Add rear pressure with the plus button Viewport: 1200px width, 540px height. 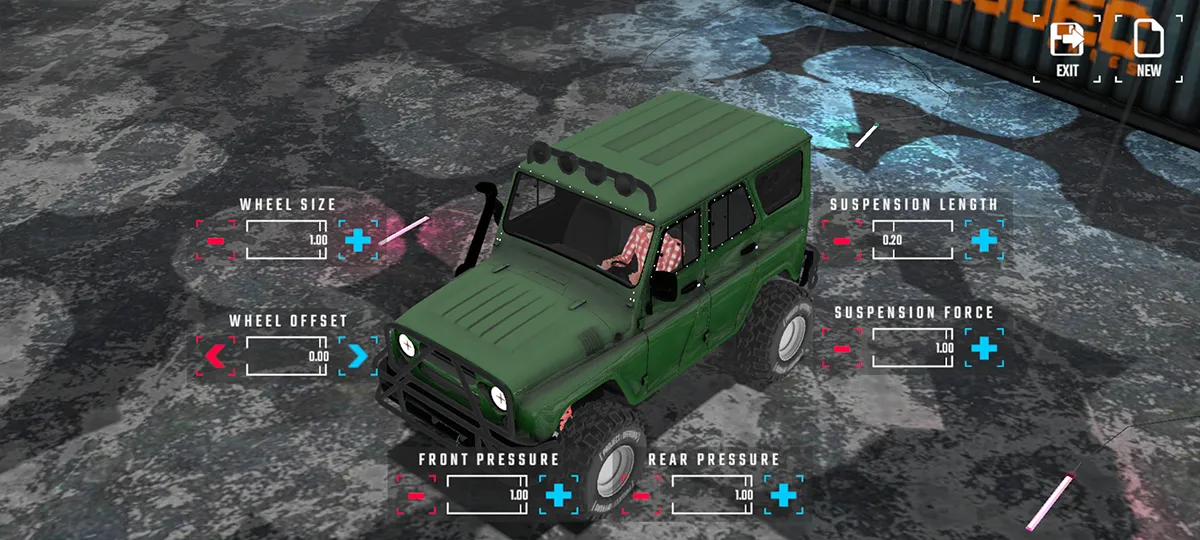click(x=784, y=495)
